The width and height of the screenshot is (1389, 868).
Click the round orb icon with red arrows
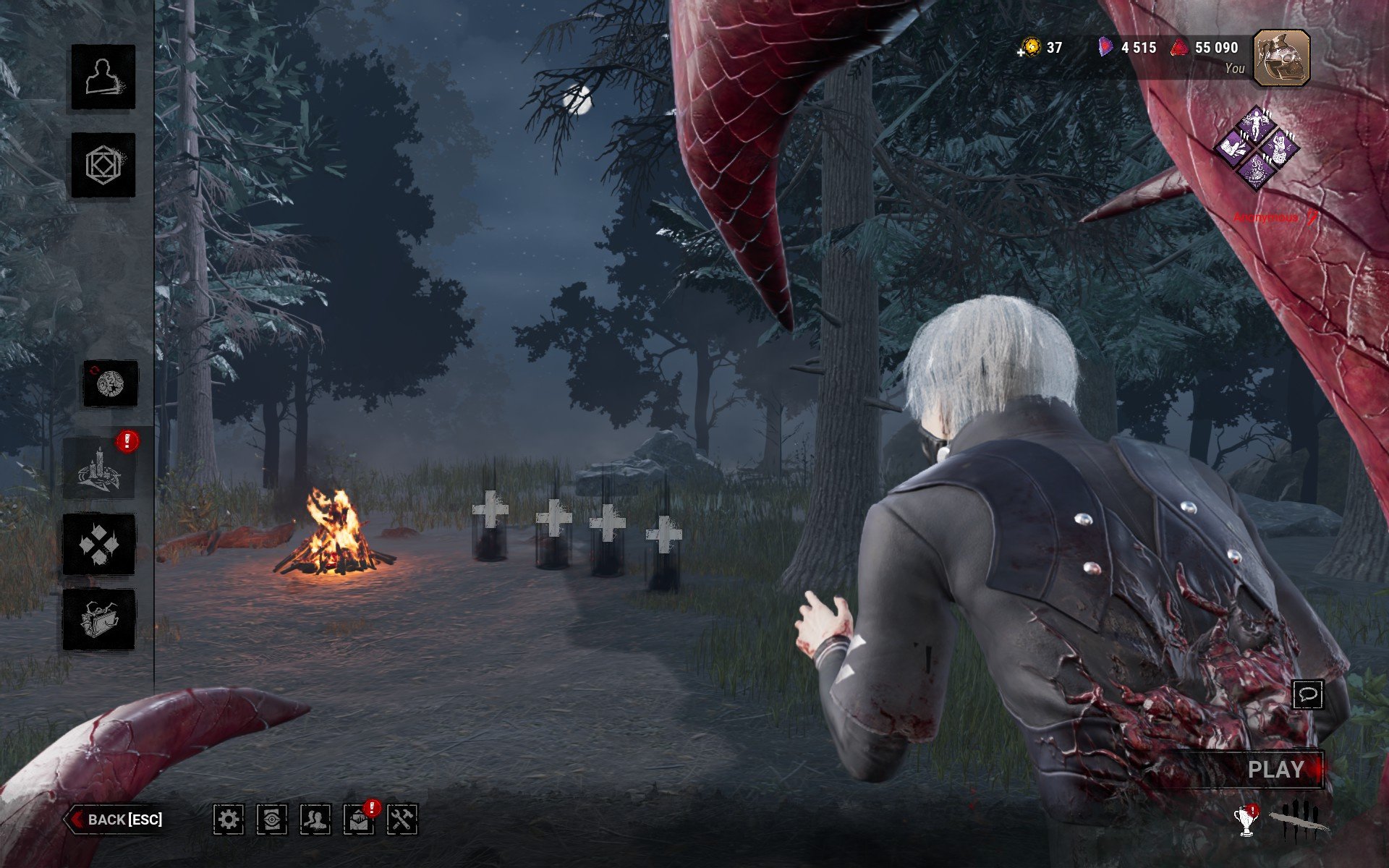[110, 383]
